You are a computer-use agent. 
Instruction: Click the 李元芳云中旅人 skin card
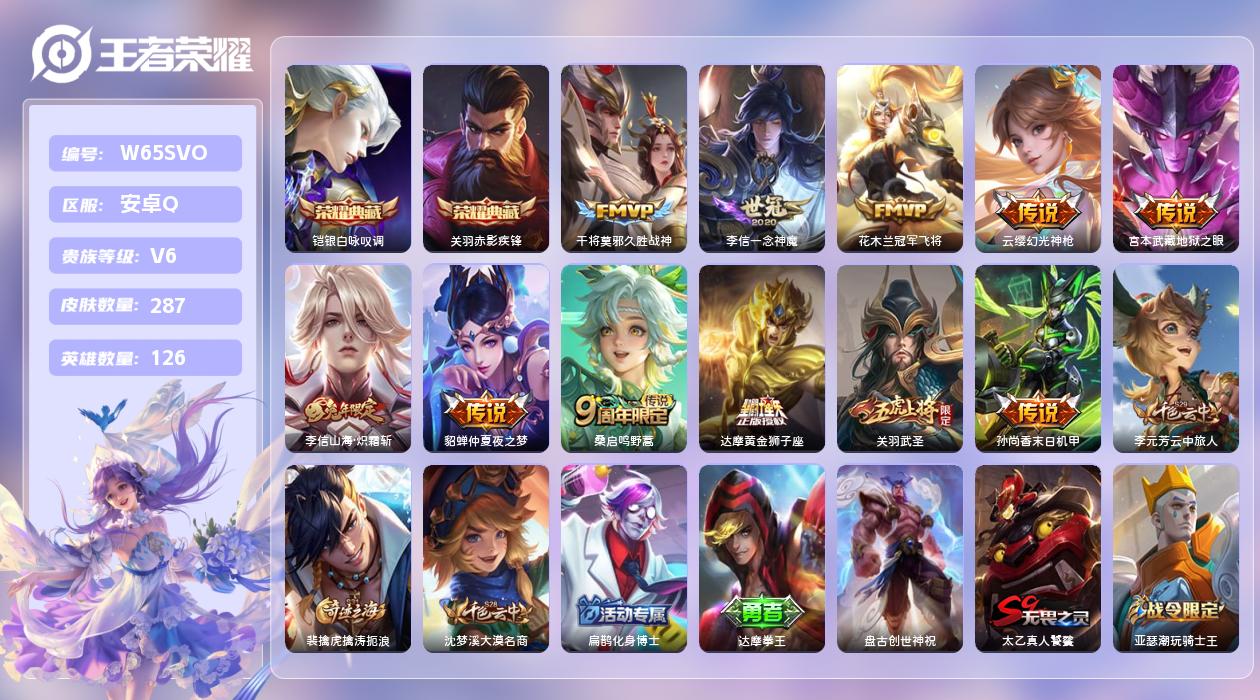1176,358
